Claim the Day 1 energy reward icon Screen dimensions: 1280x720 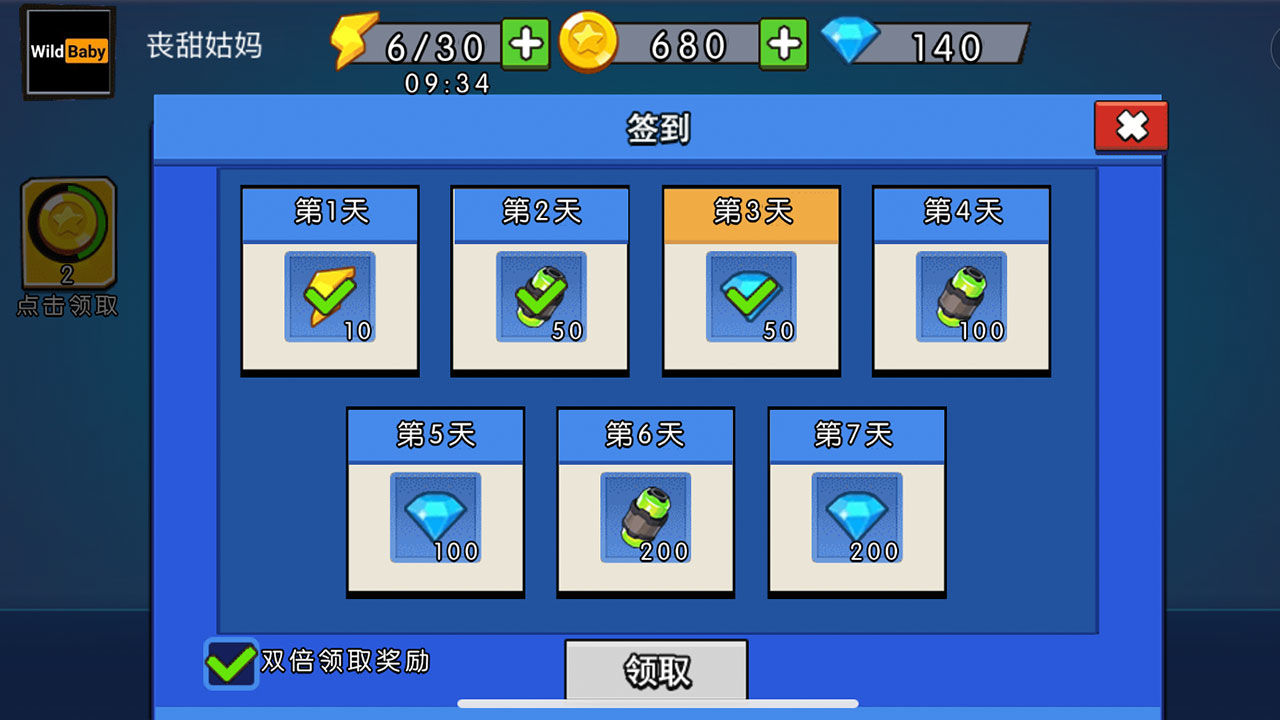329,297
